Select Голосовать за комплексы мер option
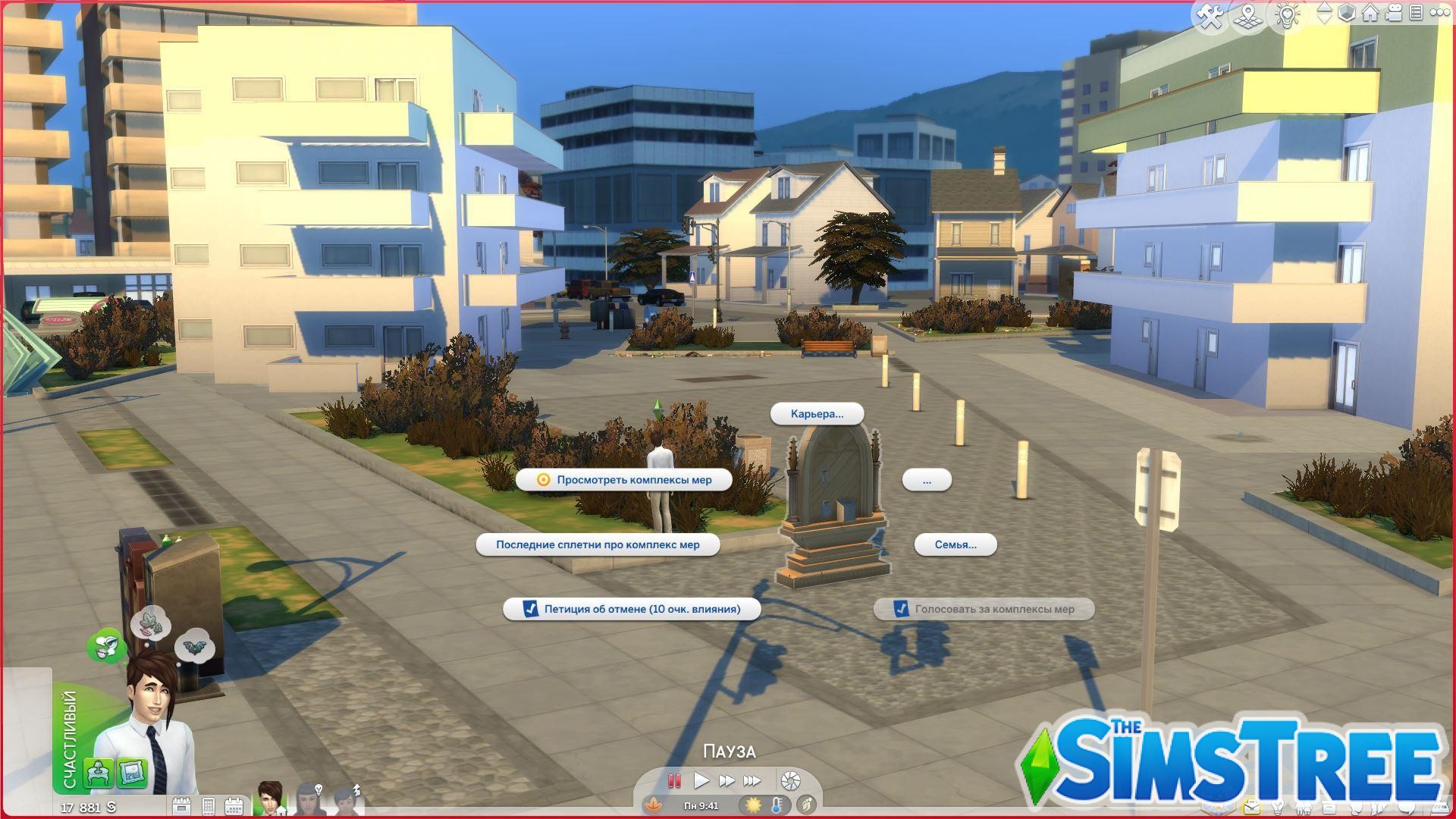The image size is (1456, 819). (983, 609)
